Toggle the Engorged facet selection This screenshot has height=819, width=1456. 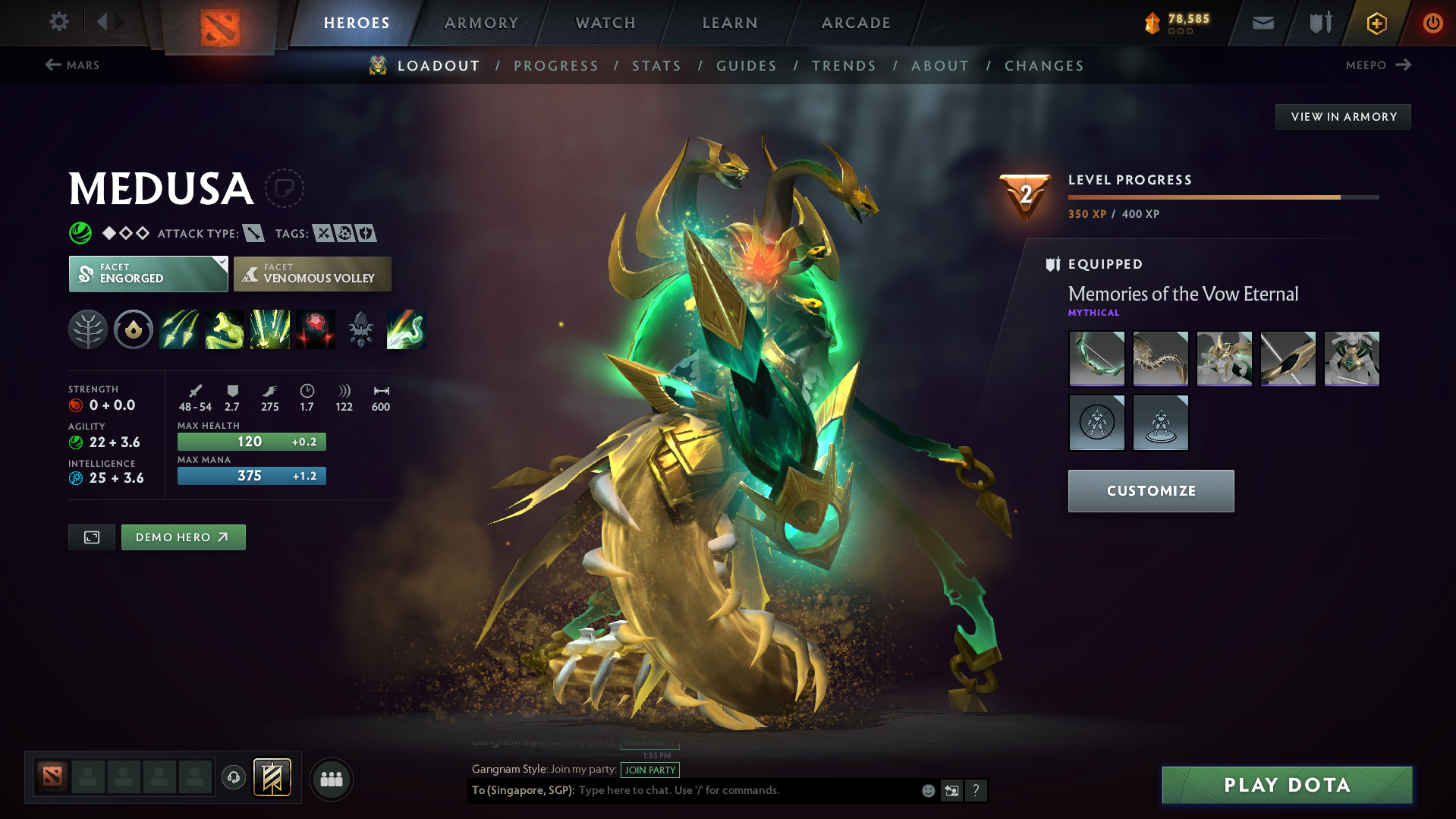[x=148, y=273]
